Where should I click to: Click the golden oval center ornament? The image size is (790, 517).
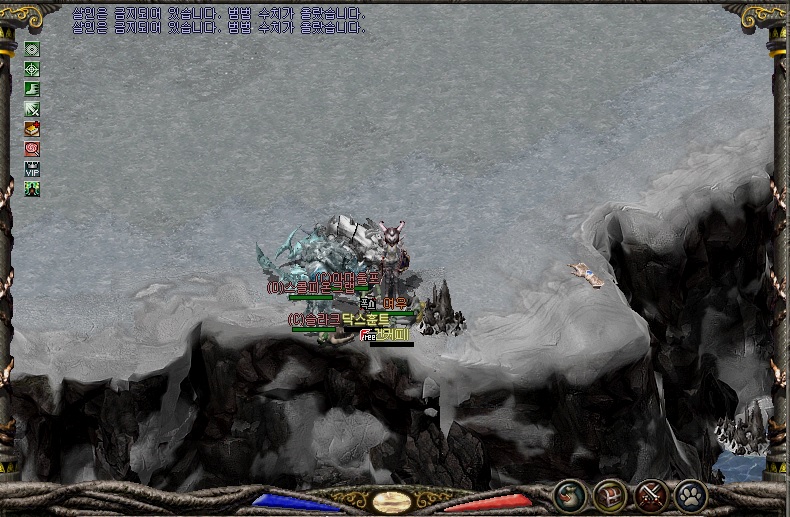click(x=392, y=501)
